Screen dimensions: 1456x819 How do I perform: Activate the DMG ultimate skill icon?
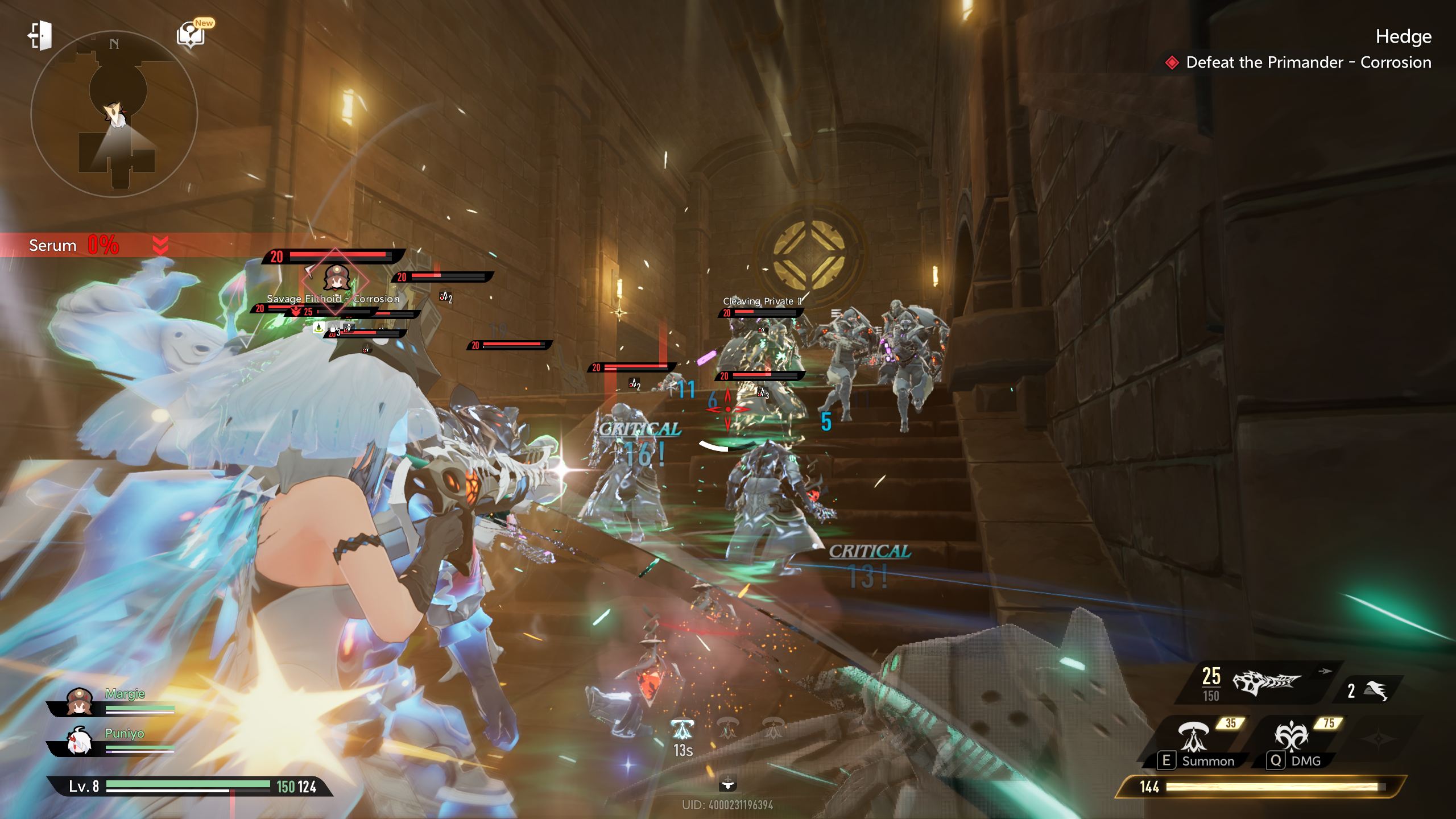pos(1291,736)
